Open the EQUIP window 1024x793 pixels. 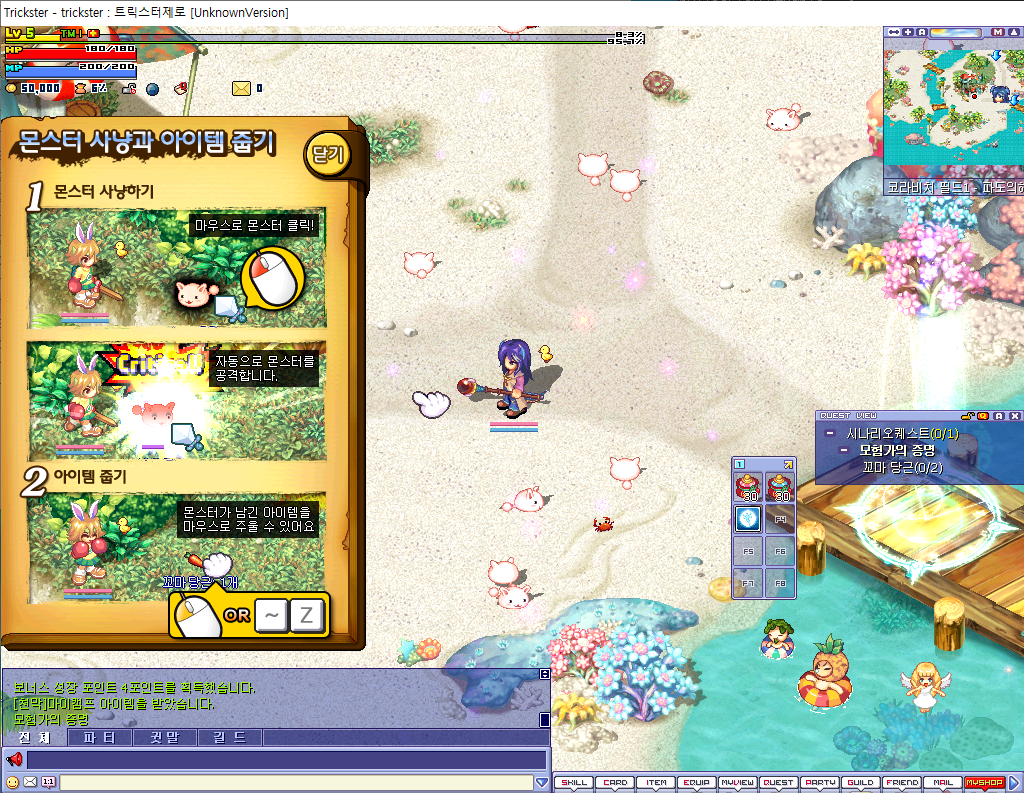tap(697, 783)
